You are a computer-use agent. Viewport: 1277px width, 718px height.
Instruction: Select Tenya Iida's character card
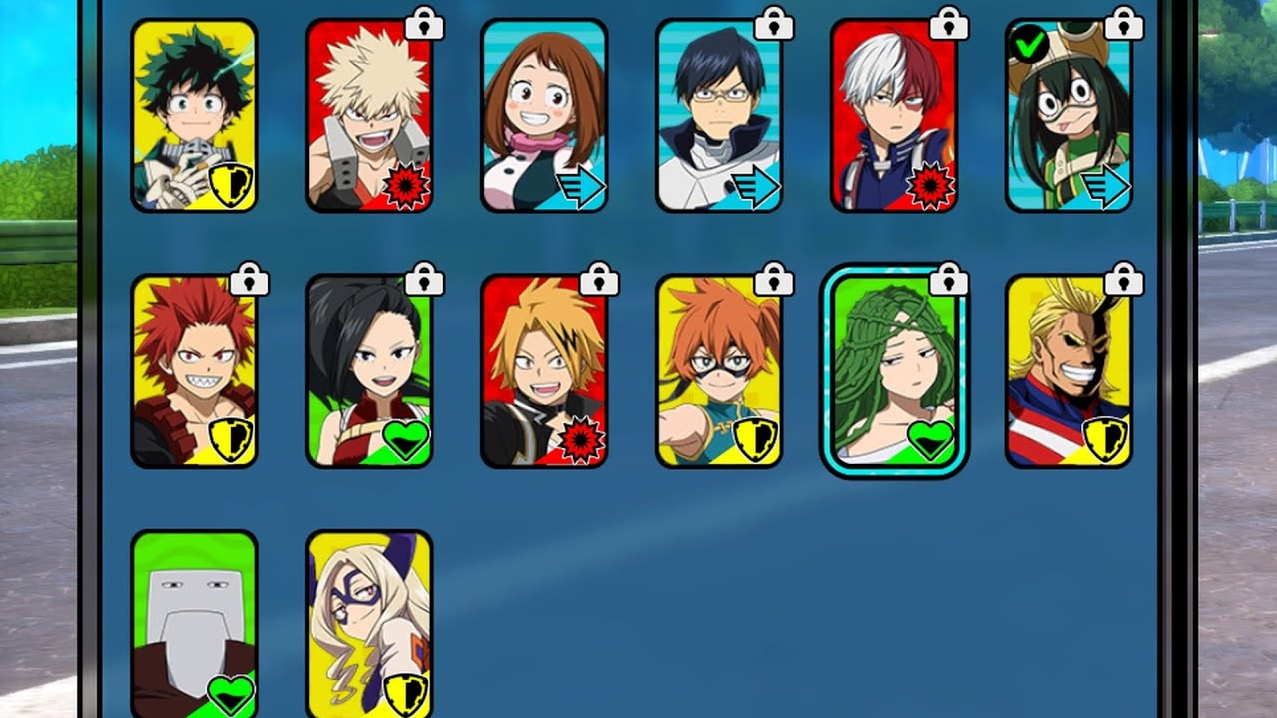point(719,115)
